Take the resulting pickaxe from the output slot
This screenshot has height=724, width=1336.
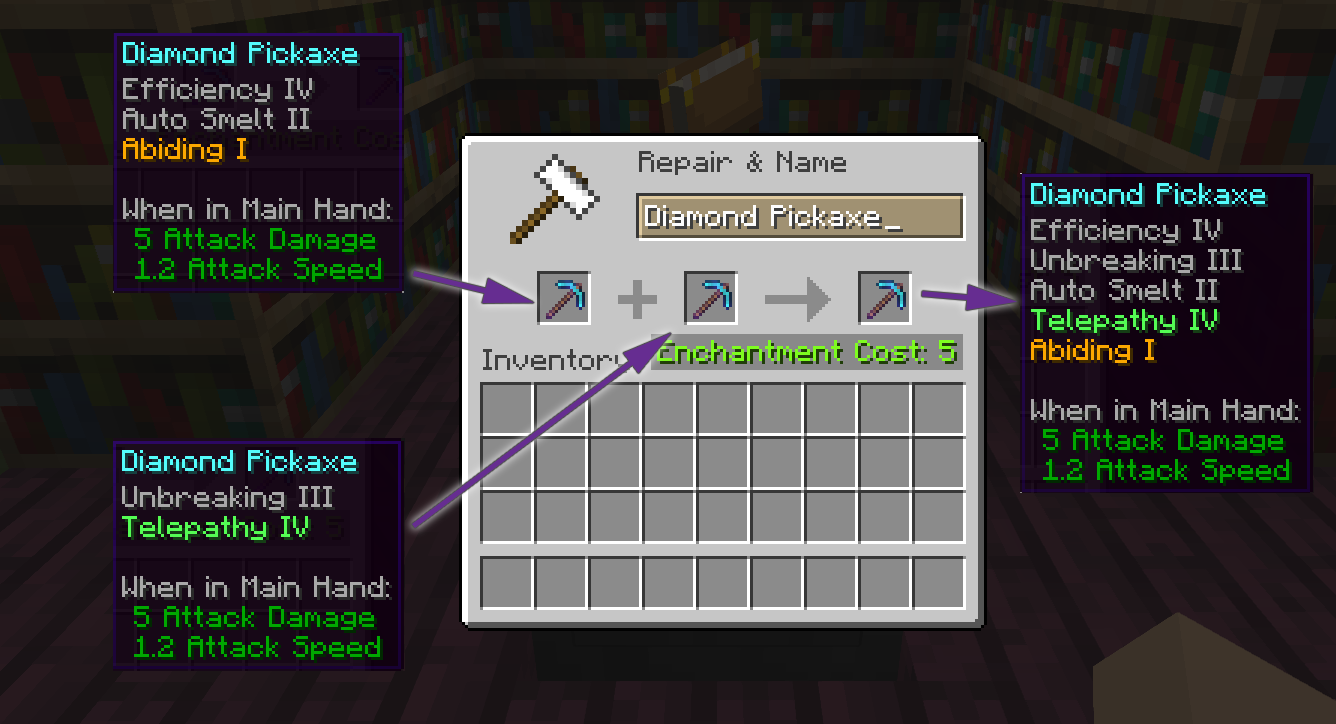click(885, 298)
